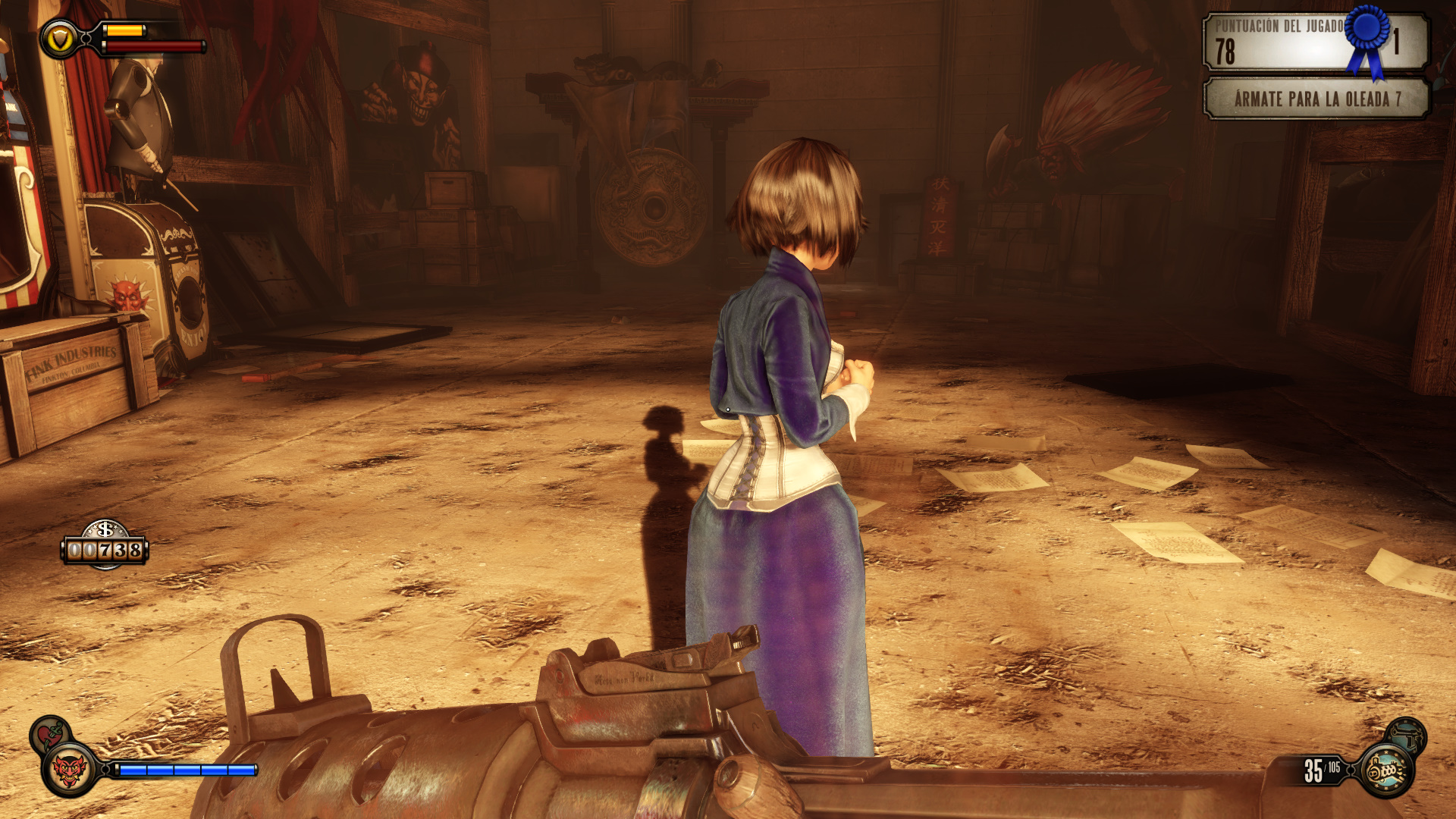Swap to the secondary pistol weapon icon
Viewport: 1456px width, 819px height.
click(1407, 734)
